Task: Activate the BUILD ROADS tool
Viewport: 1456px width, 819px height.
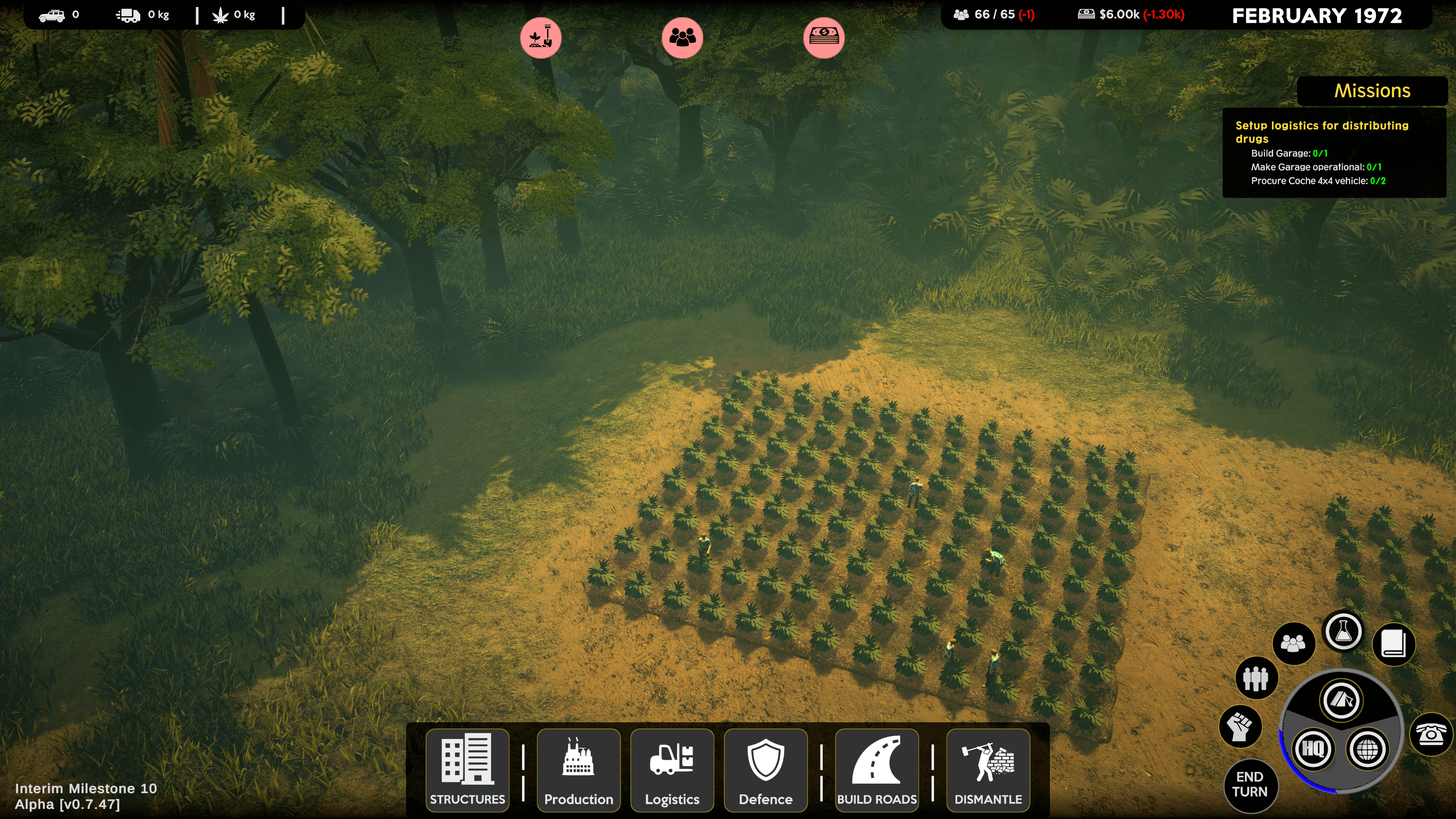Action: (877, 770)
